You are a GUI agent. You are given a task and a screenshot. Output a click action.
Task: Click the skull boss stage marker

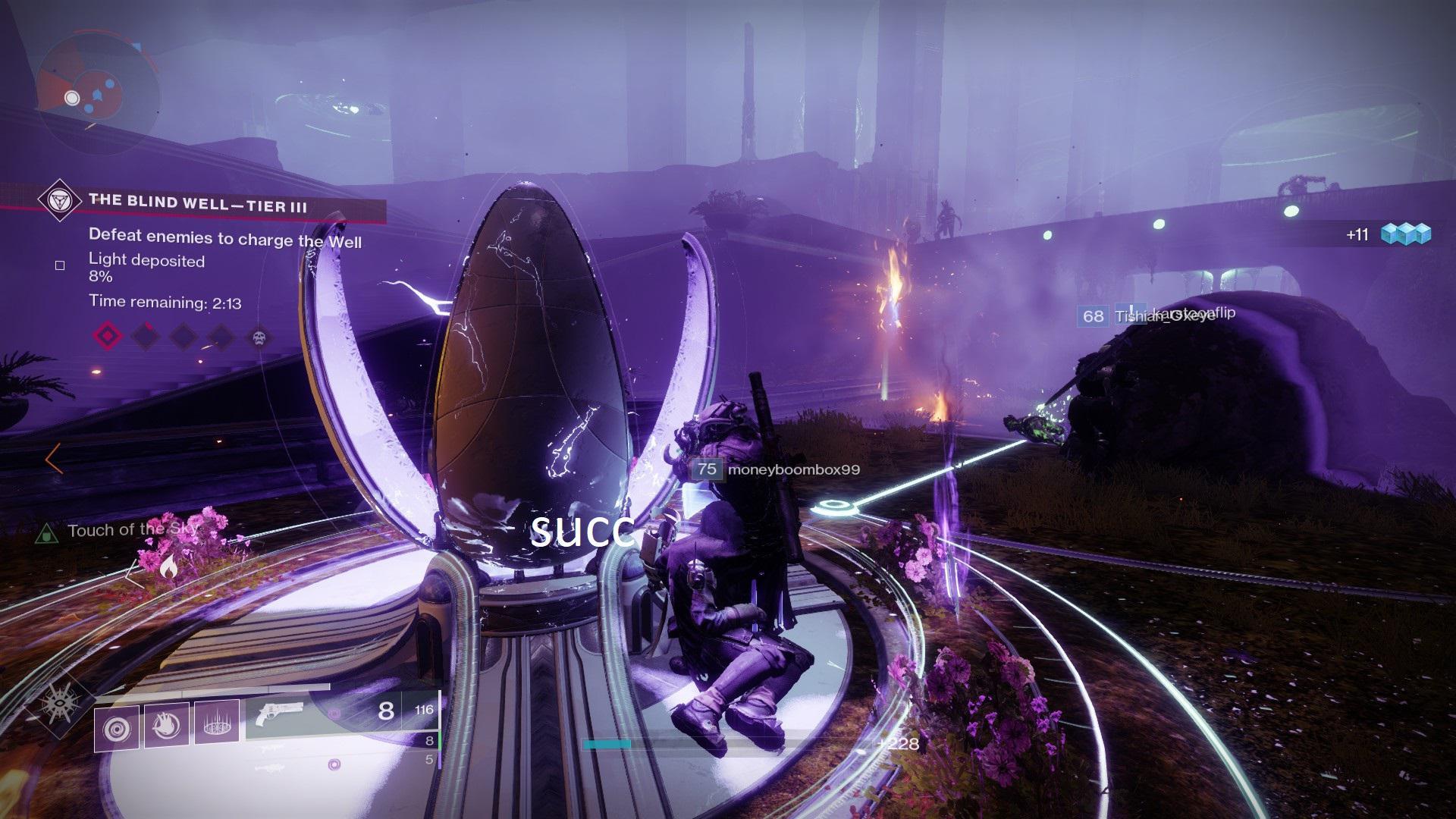(x=259, y=337)
